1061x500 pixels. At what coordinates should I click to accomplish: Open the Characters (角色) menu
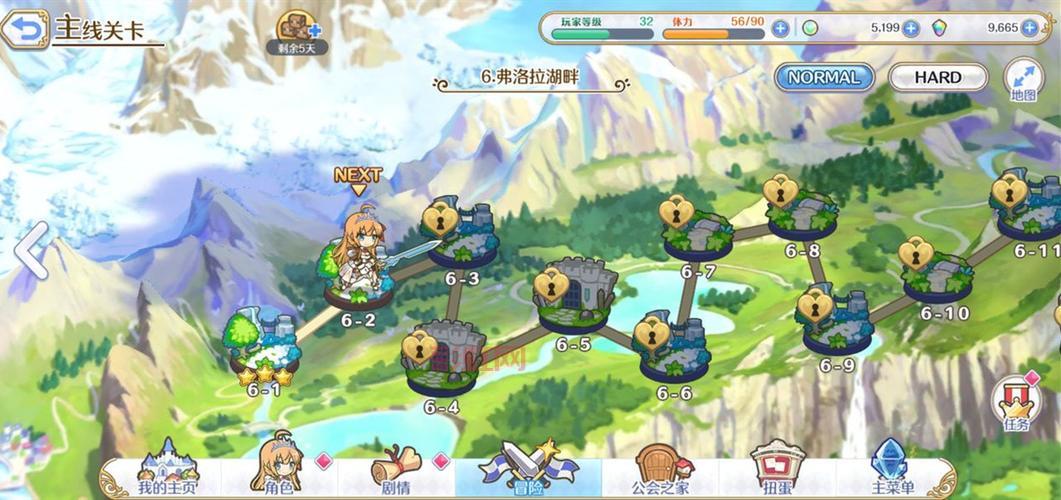pos(278,470)
